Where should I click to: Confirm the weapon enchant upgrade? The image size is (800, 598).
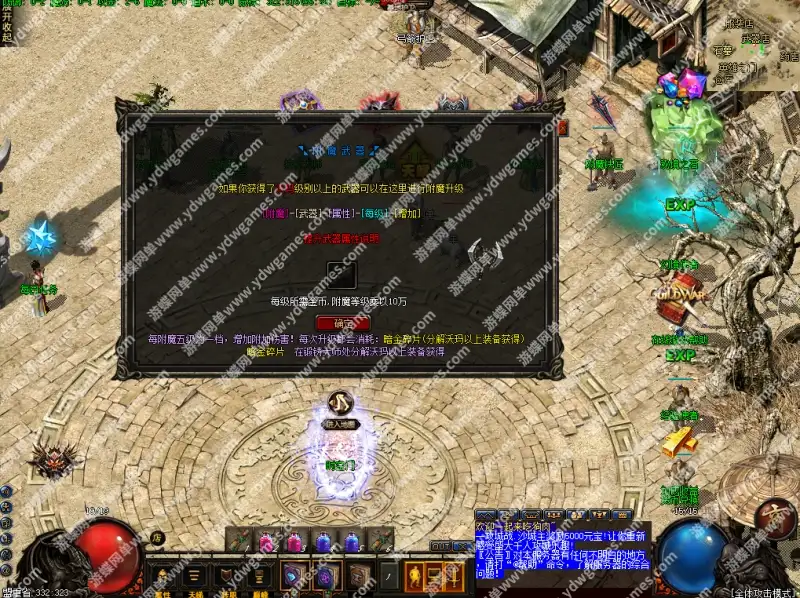click(342, 323)
